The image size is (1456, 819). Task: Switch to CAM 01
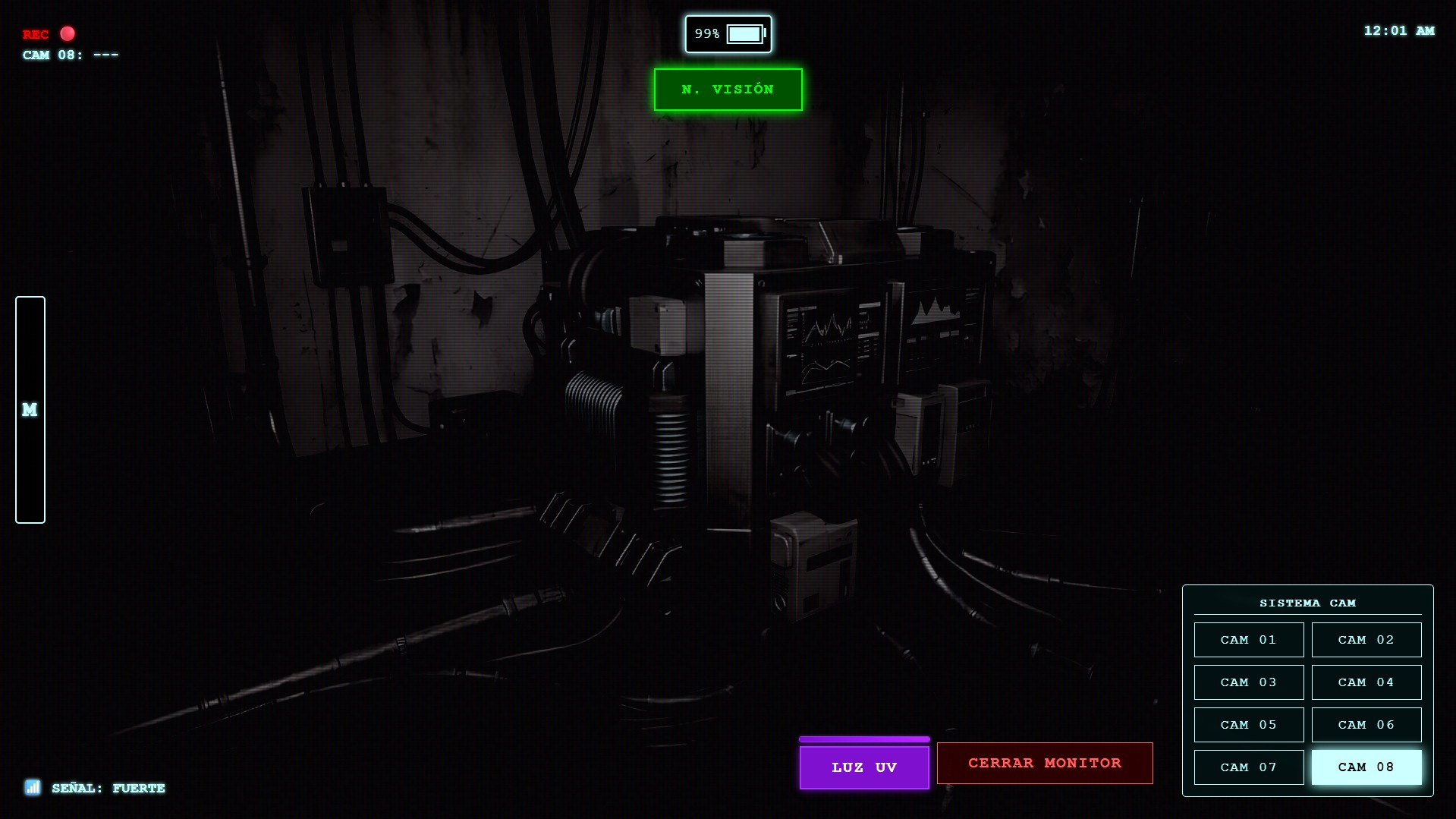coord(1248,640)
